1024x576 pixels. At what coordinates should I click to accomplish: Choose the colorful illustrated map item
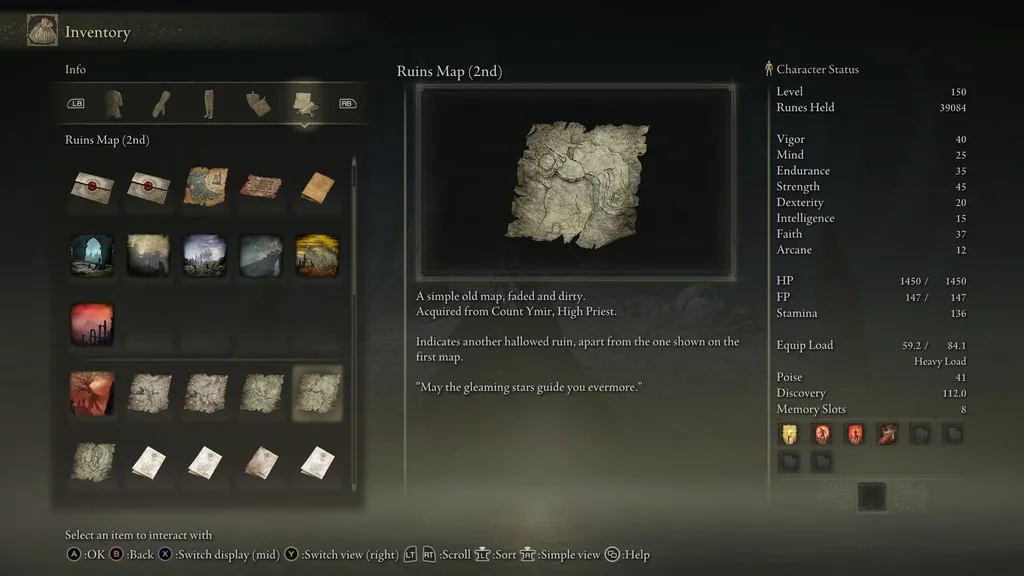[205, 187]
